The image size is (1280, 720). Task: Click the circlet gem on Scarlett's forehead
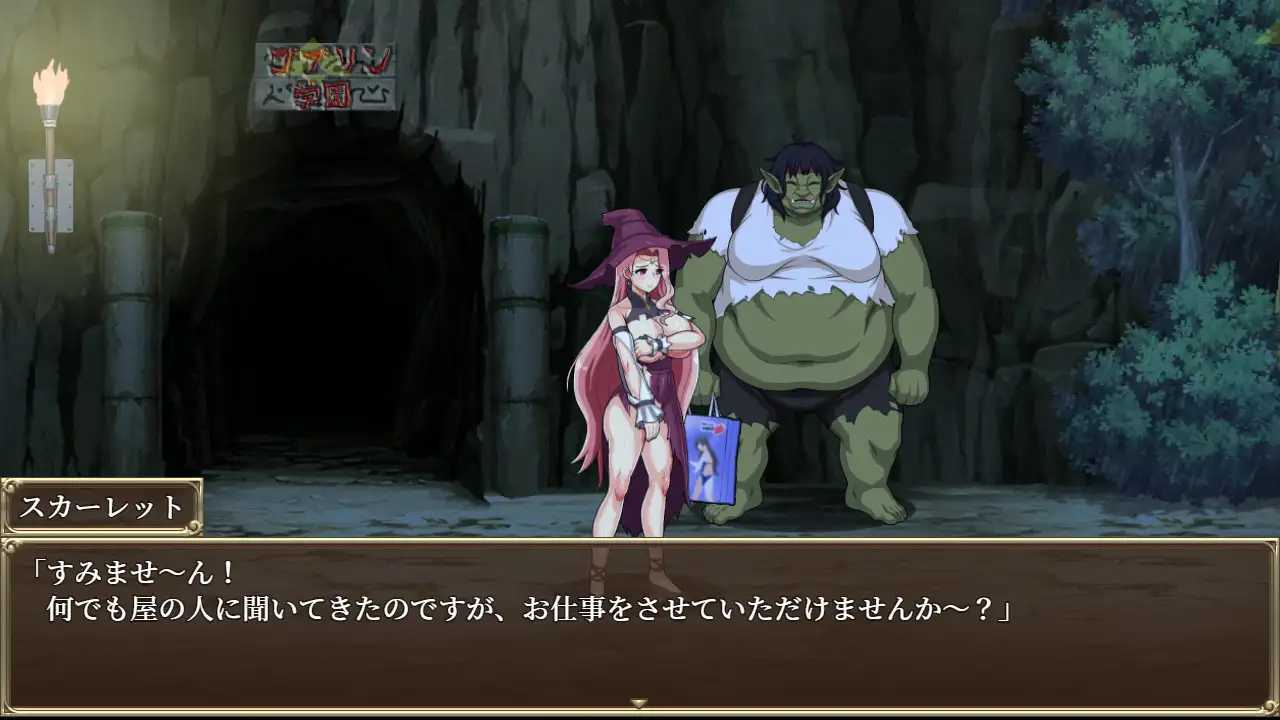pos(652,262)
